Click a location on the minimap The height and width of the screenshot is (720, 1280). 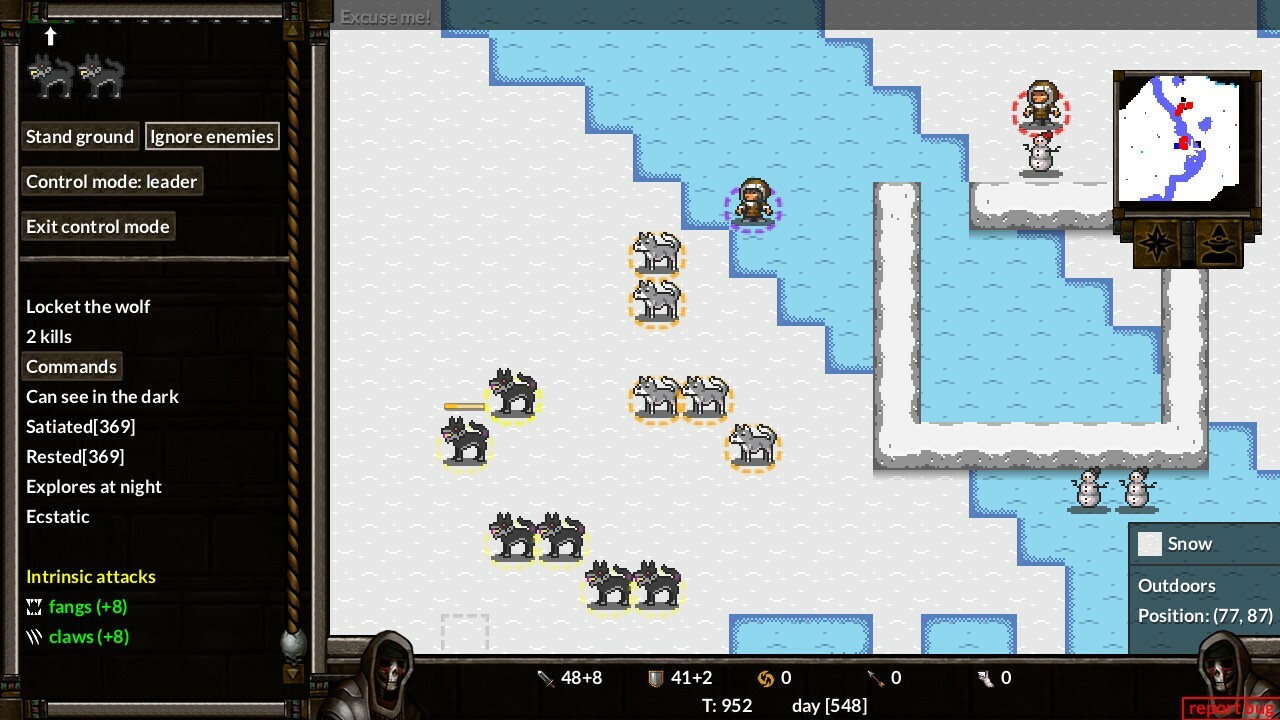point(1185,140)
